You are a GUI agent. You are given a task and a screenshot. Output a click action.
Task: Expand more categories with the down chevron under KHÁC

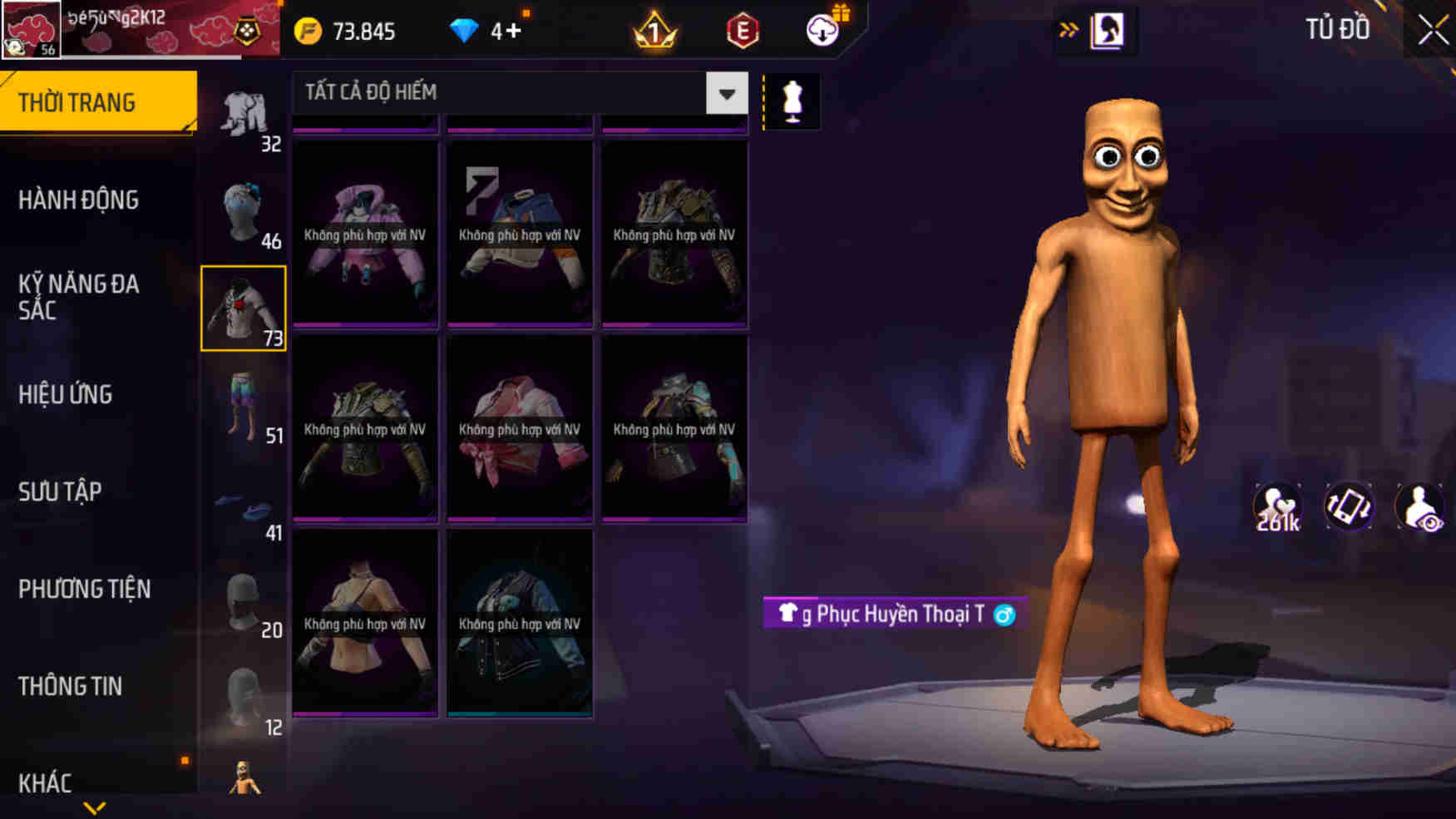[x=94, y=808]
